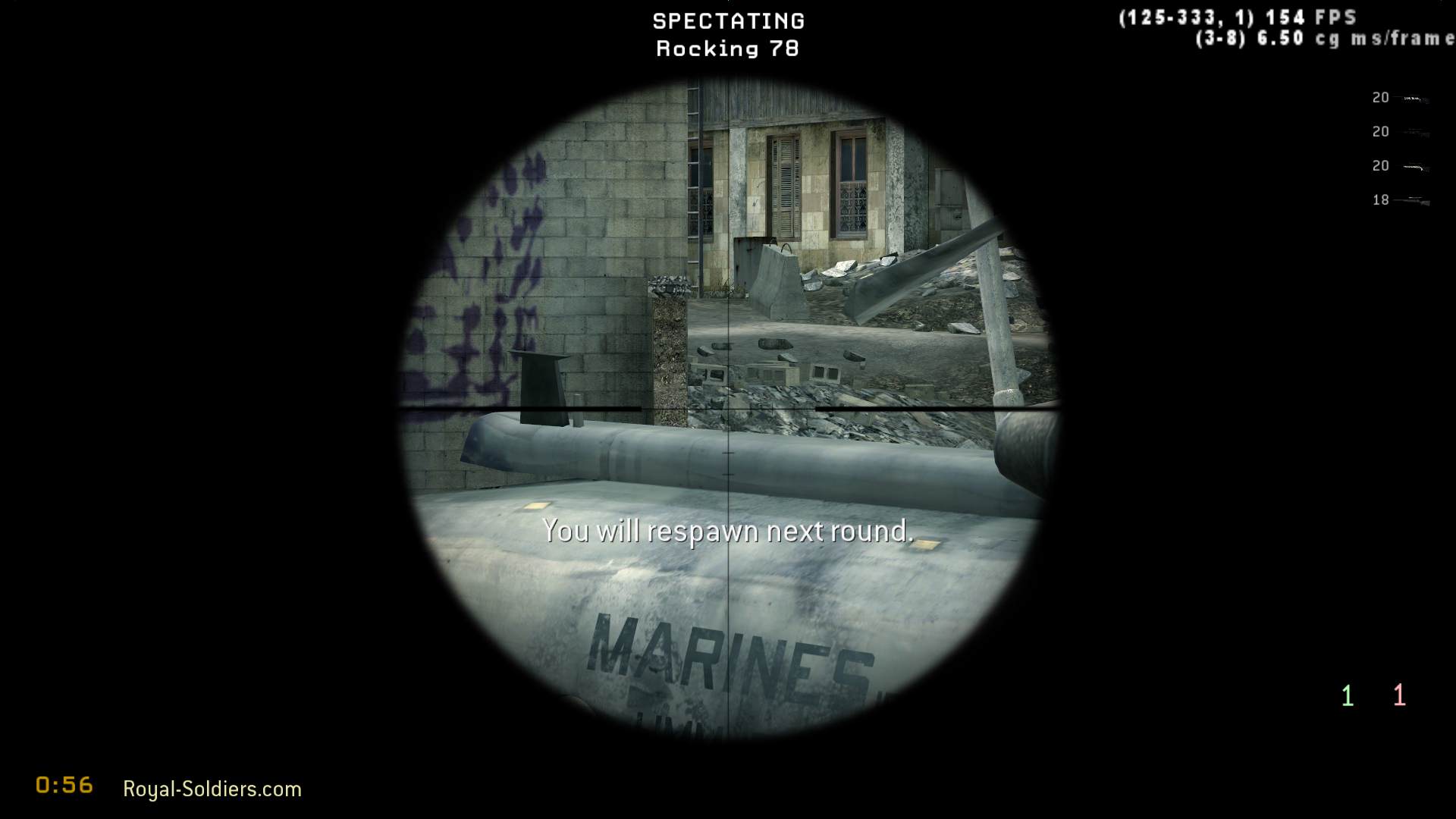Click the red enemy score number 1
Viewport: 1456px width, 819px height.
[1399, 694]
